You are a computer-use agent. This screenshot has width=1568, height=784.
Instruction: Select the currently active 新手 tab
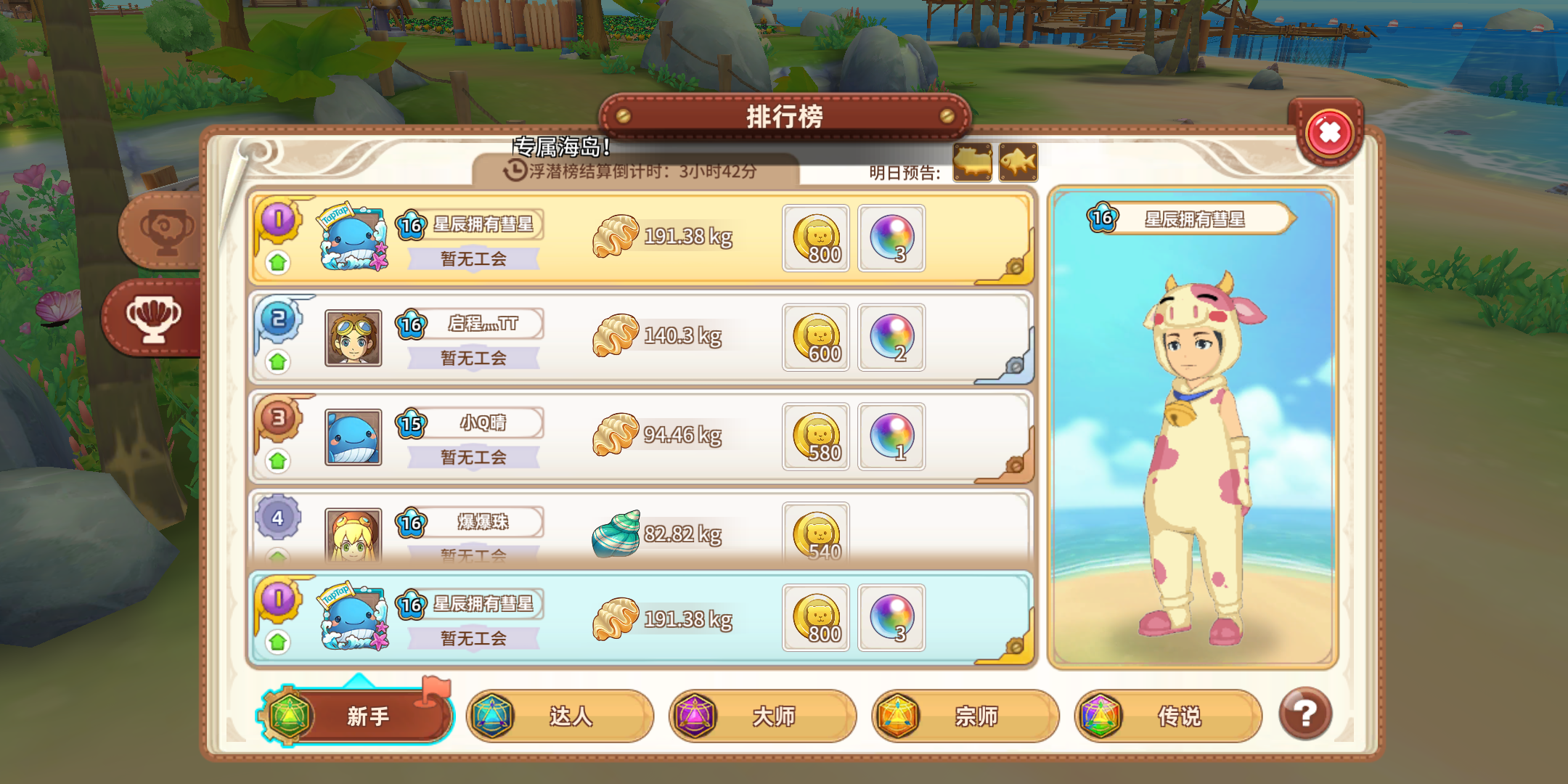point(356,716)
